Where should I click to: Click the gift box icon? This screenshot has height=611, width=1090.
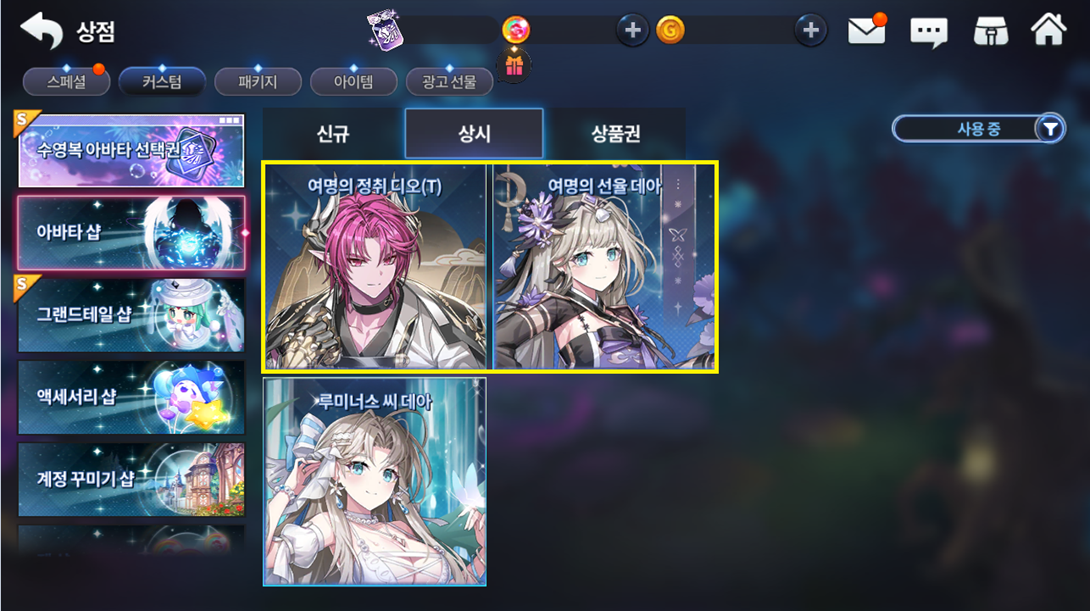tap(514, 65)
